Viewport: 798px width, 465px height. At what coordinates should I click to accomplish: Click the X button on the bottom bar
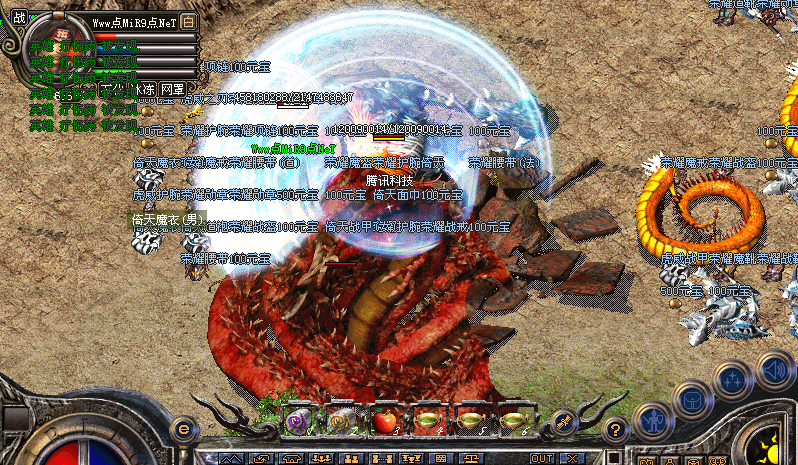572,458
